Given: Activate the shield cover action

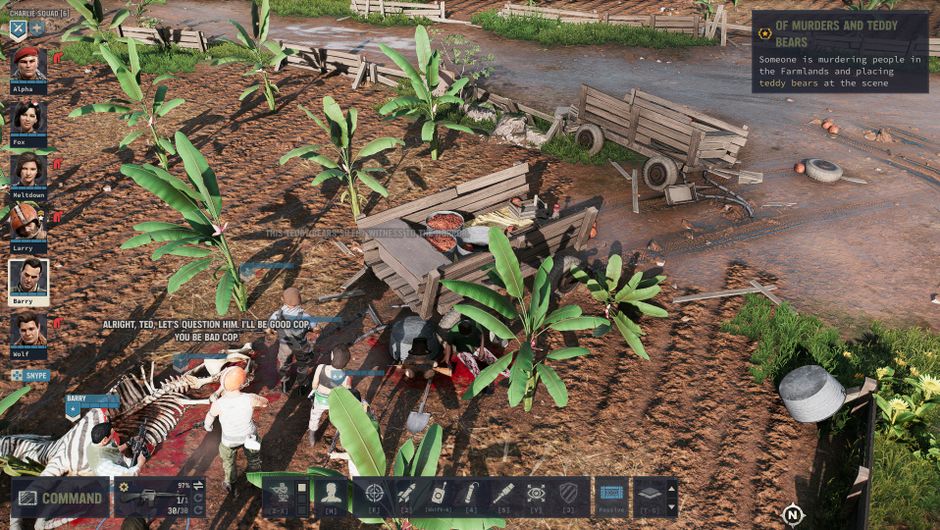Looking at the screenshot, I should click(568, 494).
